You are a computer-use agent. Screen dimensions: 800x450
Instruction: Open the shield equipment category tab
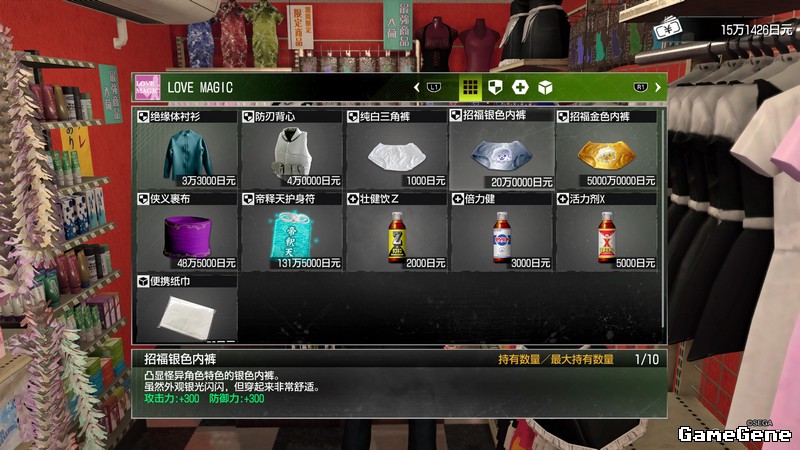click(494, 87)
